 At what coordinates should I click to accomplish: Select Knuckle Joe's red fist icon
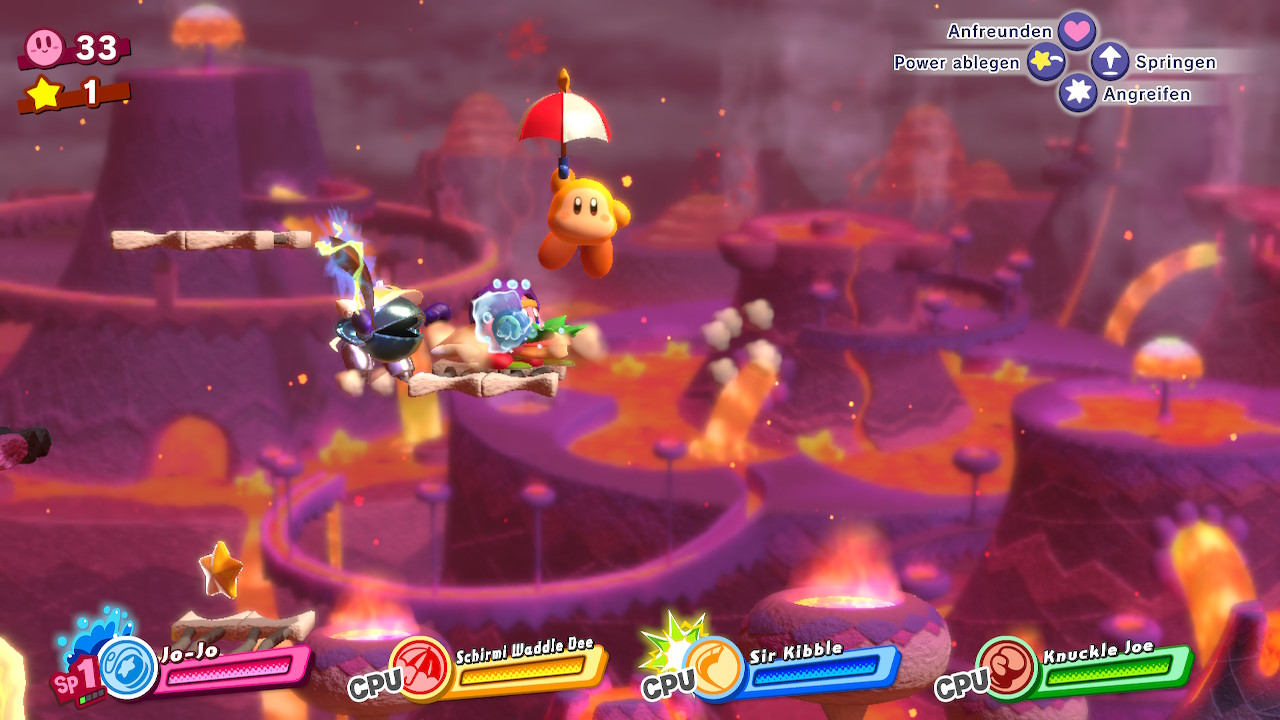(x=1008, y=667)
